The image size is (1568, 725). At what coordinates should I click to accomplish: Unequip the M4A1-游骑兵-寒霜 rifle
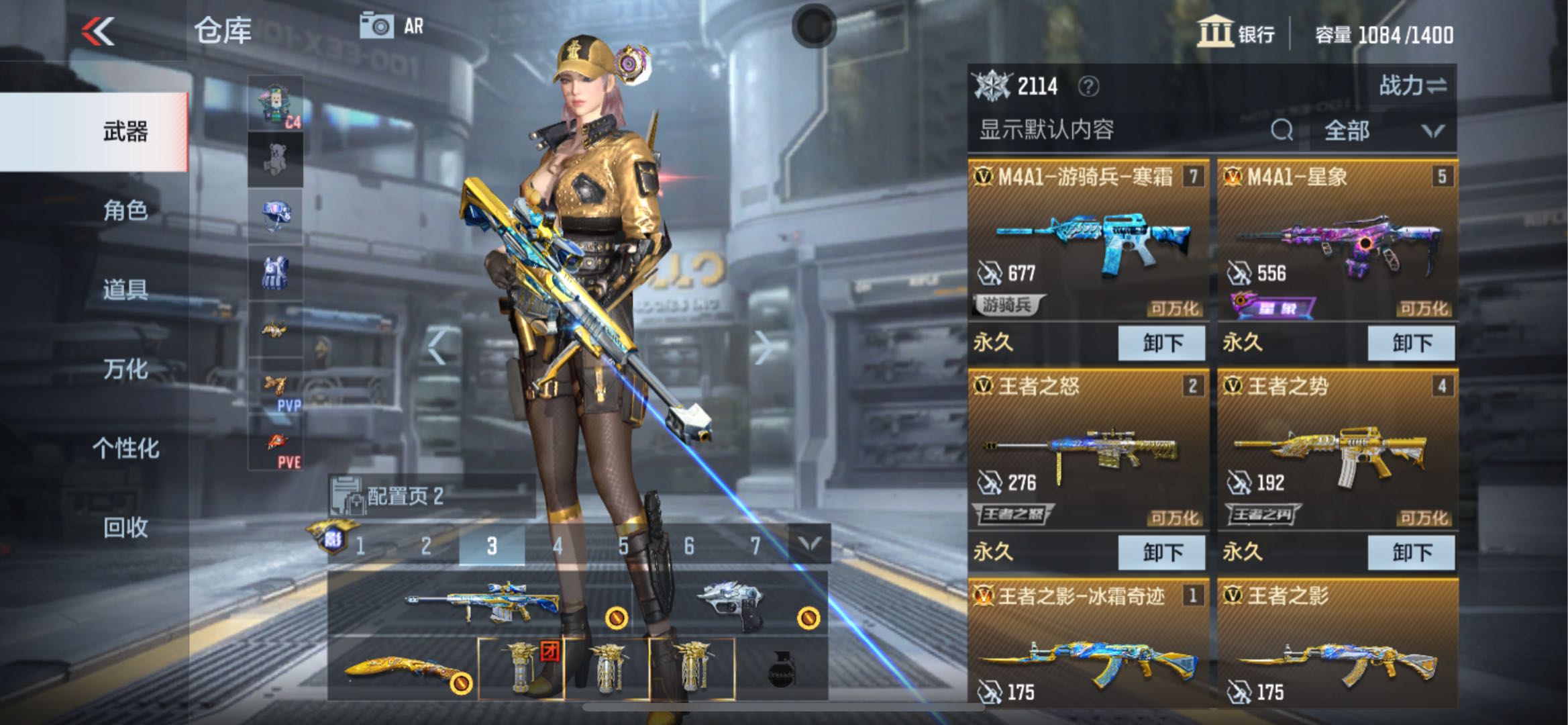pos(1161,343)
